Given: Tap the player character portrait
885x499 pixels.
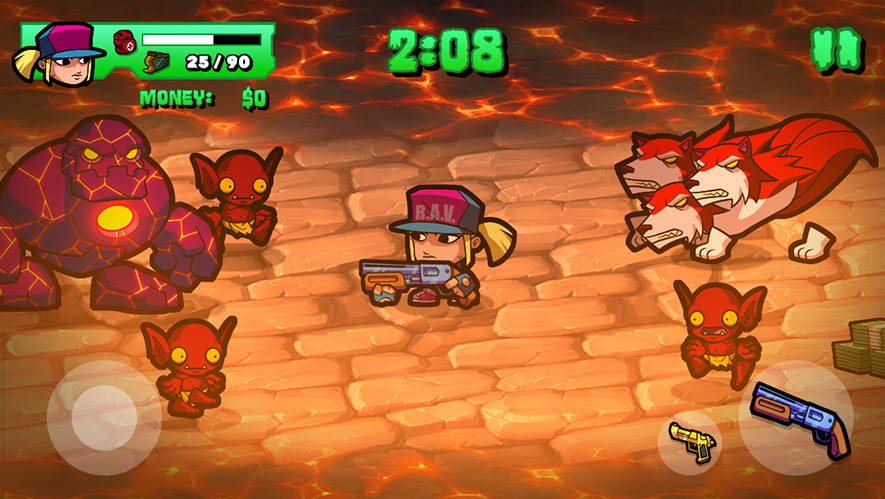Looking at the screenshot, I should click(x=60, y=53).
